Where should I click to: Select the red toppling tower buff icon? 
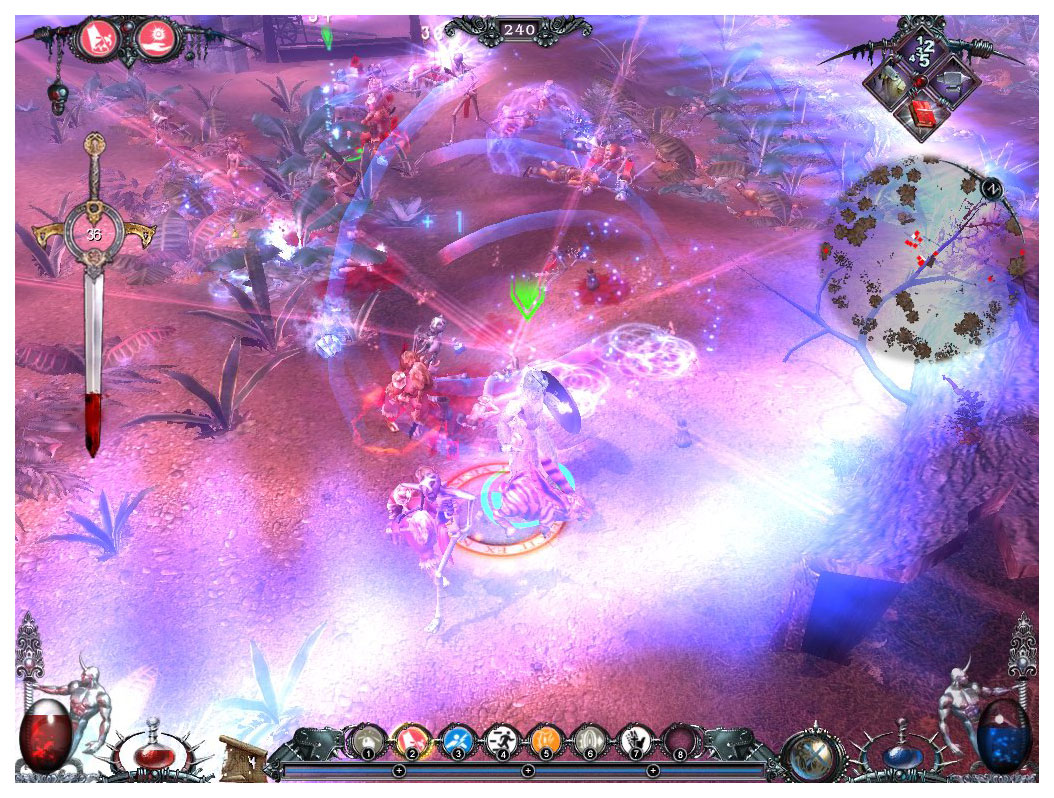[x=98, y=37]
